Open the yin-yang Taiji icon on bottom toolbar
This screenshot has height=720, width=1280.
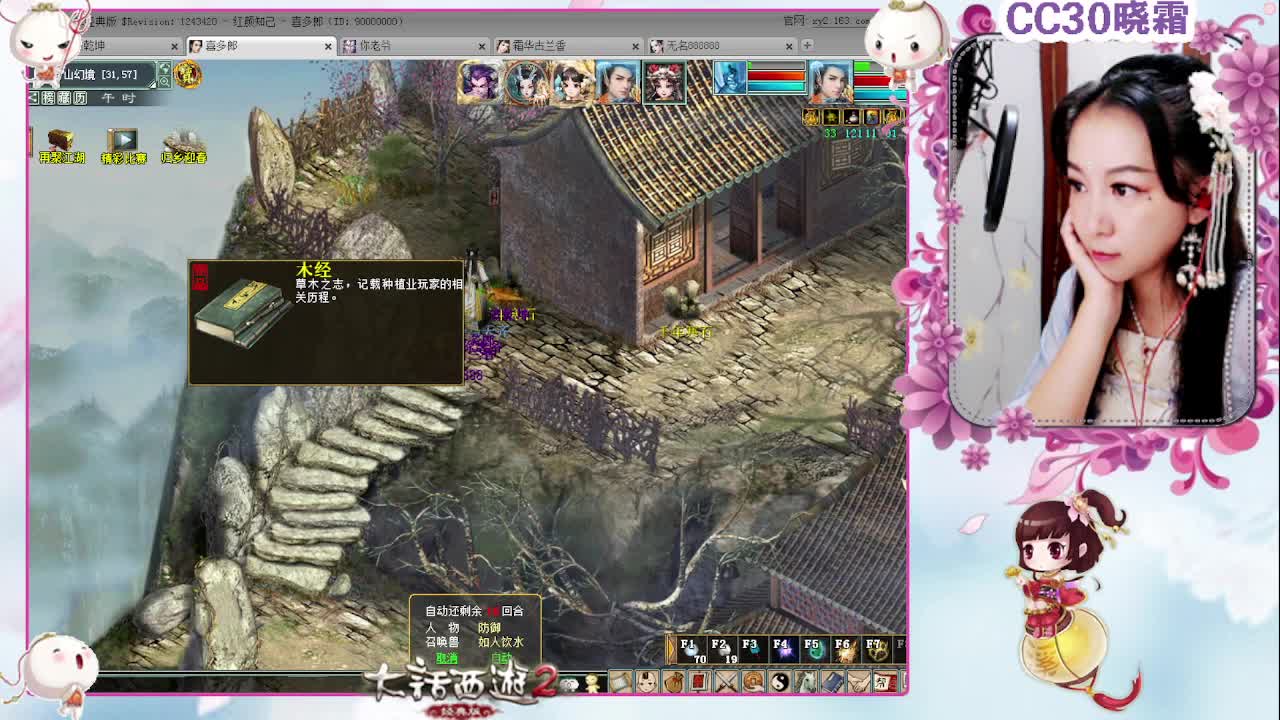point(779,681)
